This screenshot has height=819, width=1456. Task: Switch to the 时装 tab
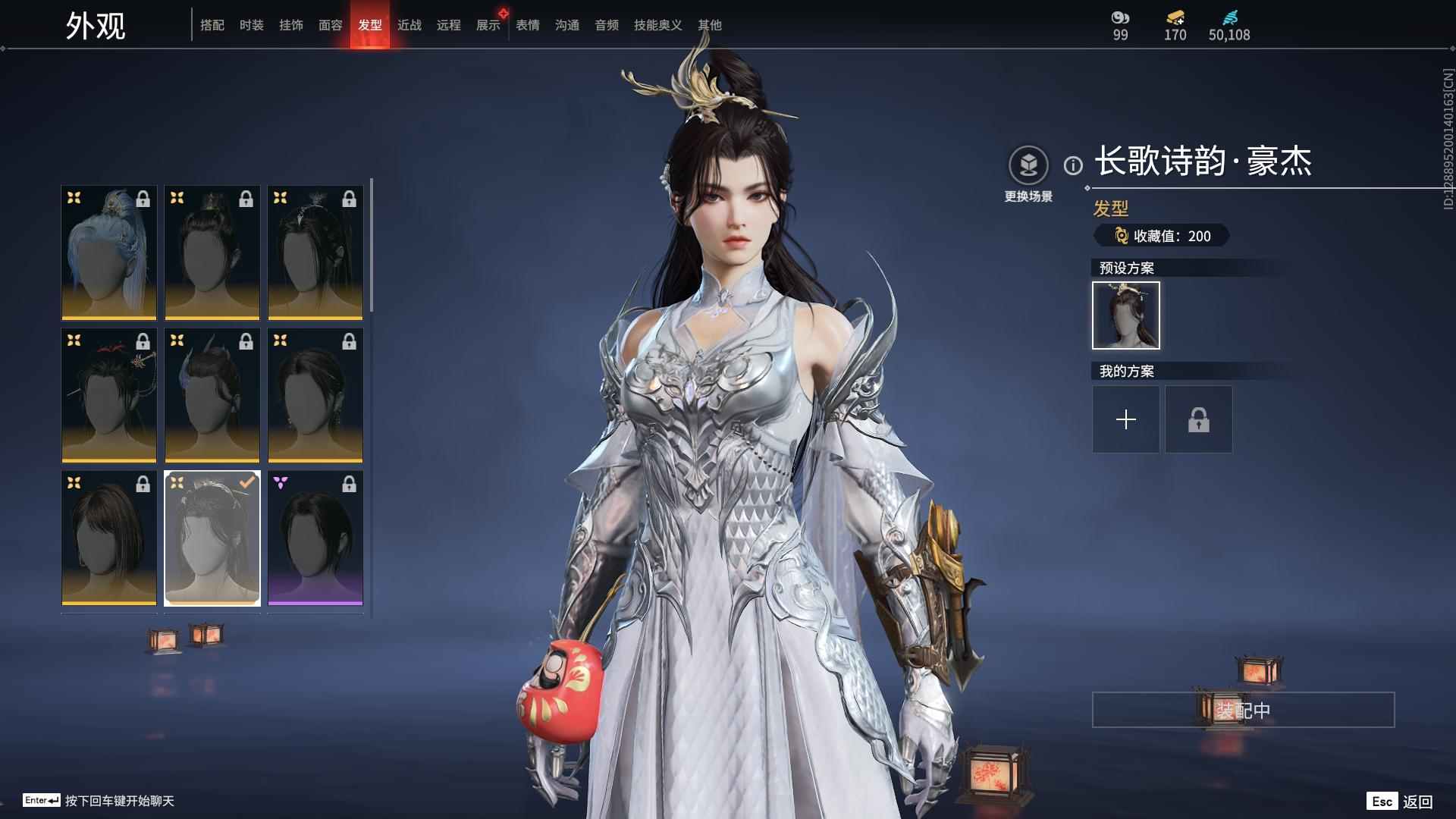tap(252, 25)
